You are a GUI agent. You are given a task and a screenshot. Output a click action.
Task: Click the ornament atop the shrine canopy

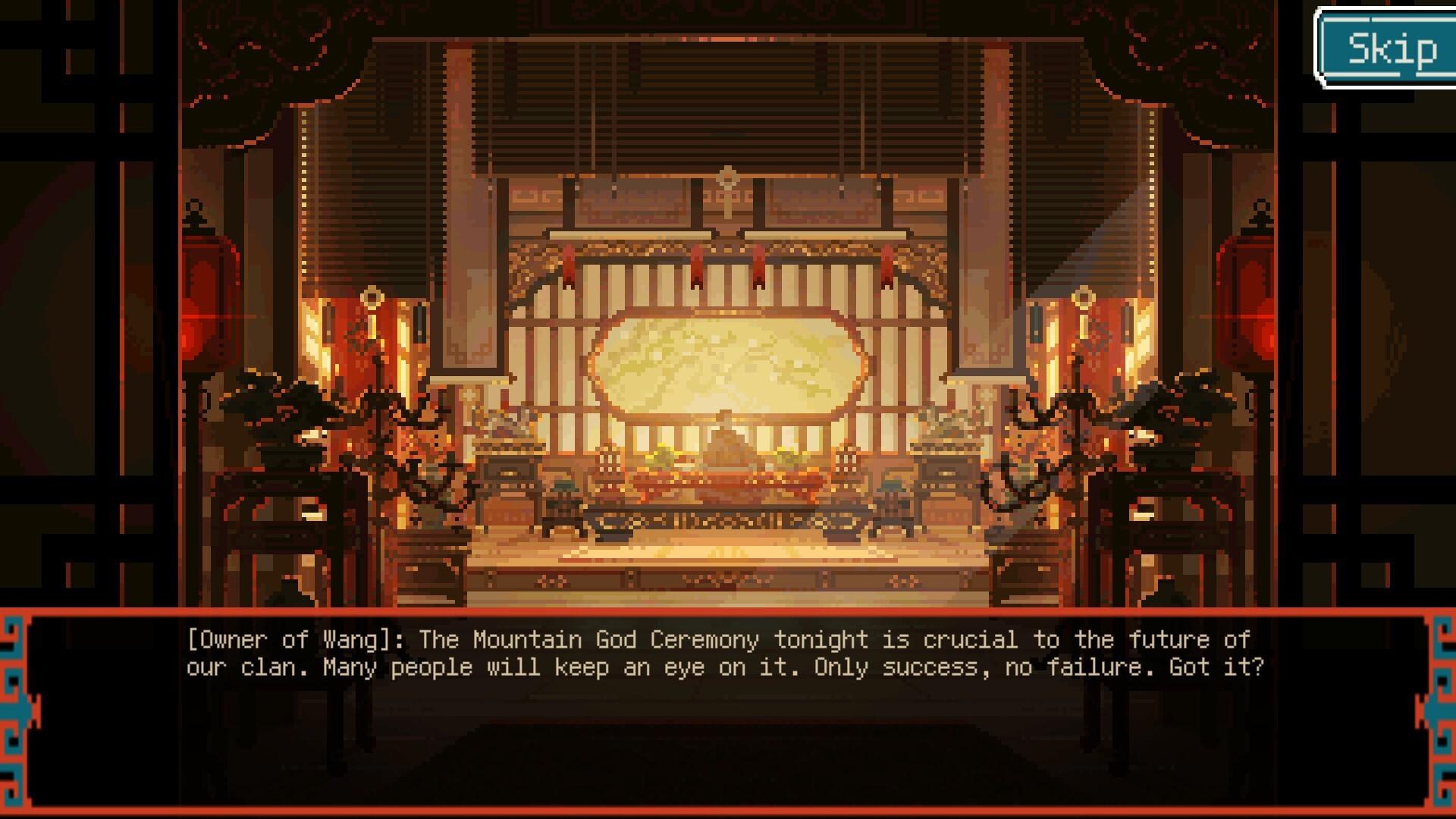(729, 178)
